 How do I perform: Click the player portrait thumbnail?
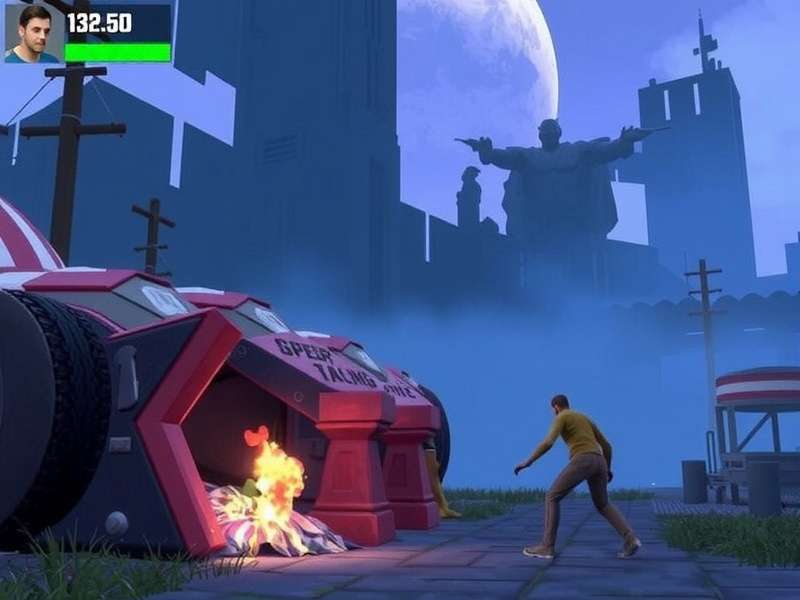(x=33, y=33)
